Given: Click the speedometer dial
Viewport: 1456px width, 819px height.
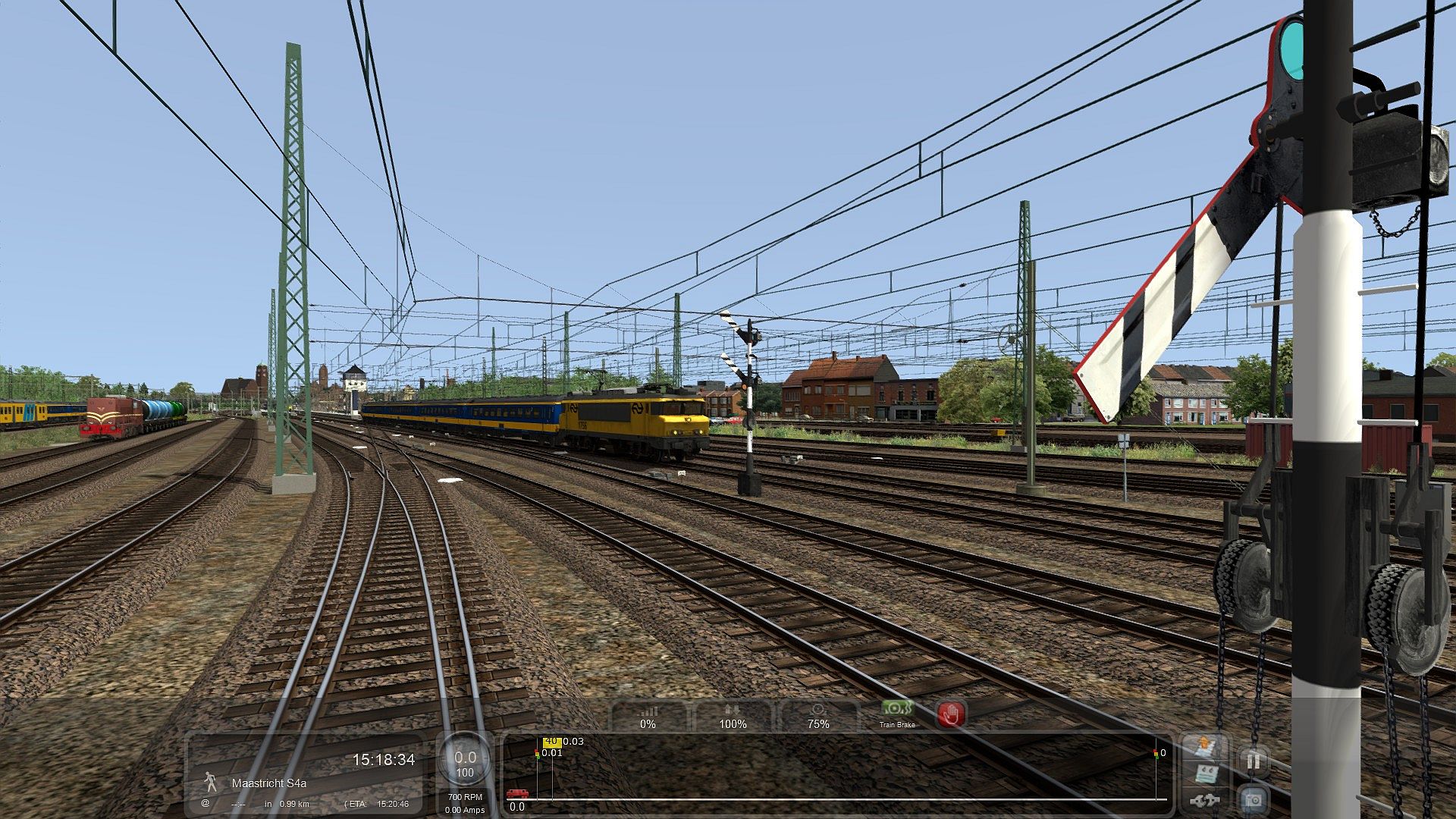Looking at the screenshot, I should (465, 762).
